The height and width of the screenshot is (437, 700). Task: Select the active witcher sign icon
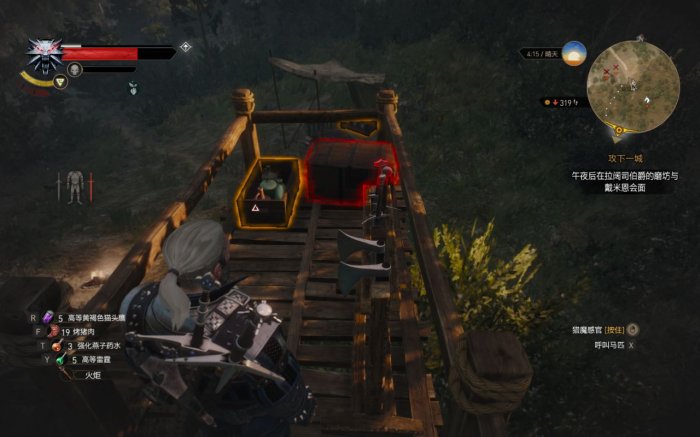click(61, 82)
